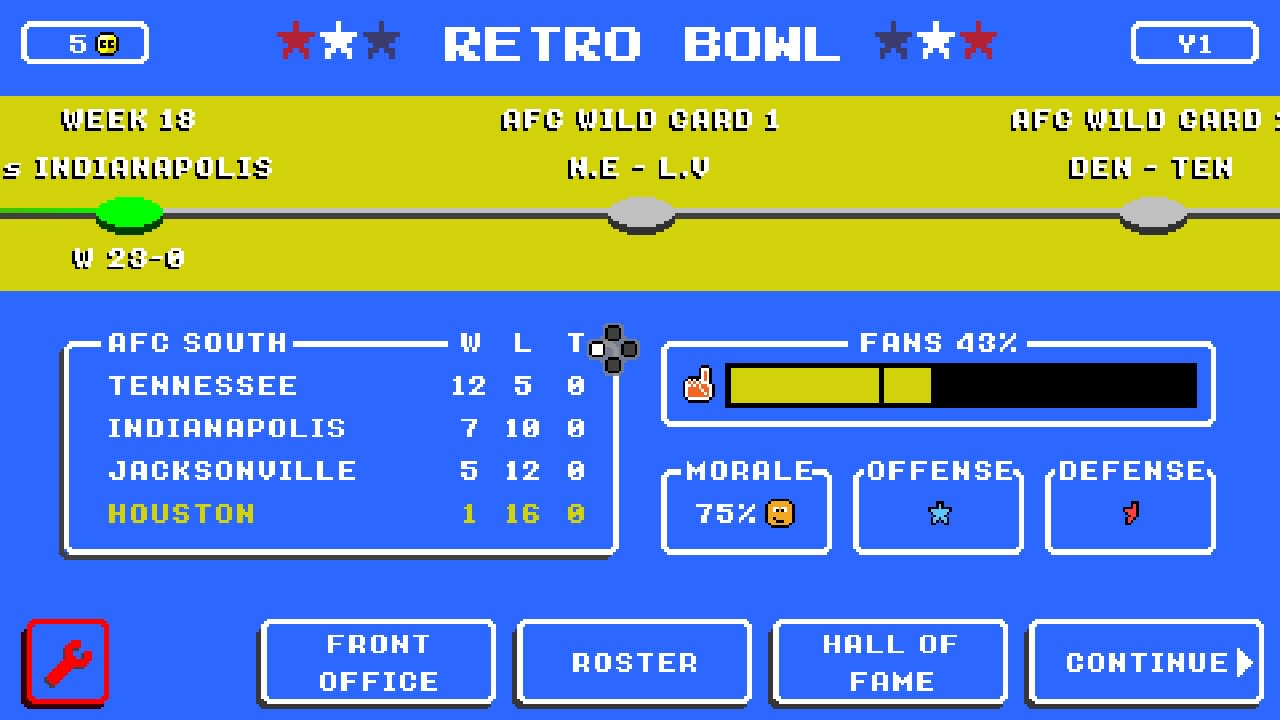Open the Front Office
This screenshot has height=720, width=1280.
378,662
